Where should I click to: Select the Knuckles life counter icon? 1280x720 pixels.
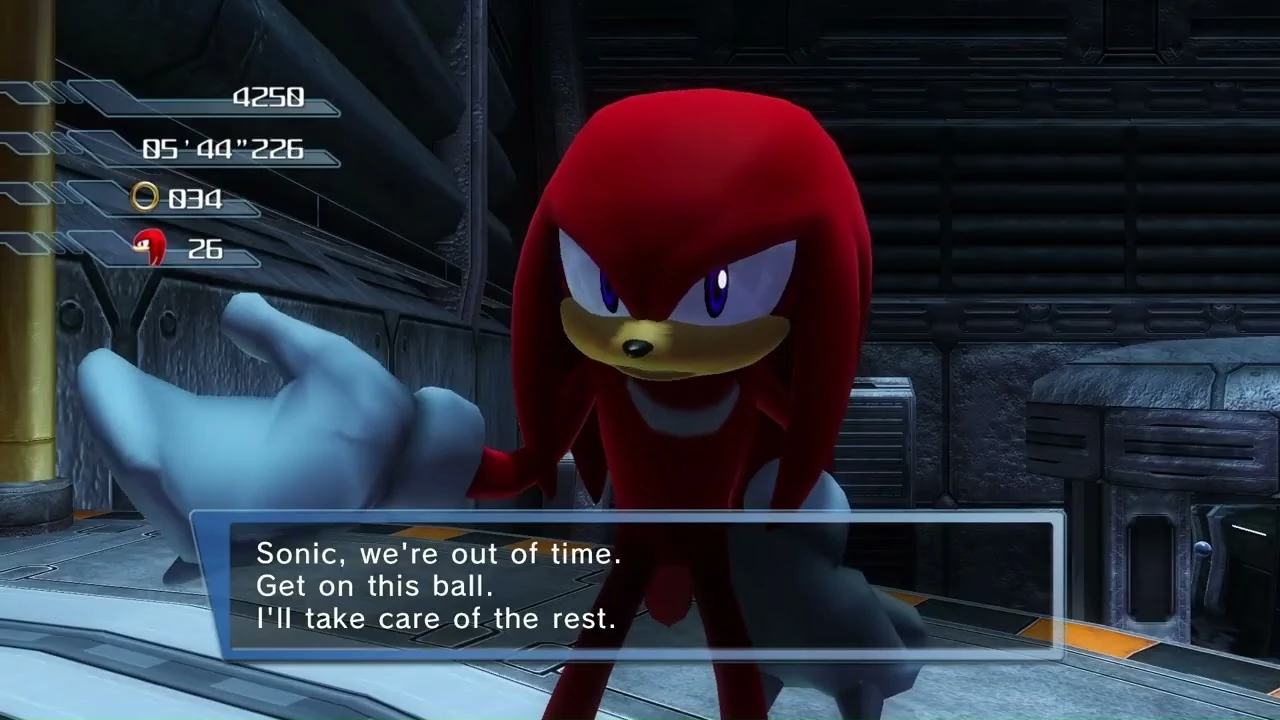tap(150, 248)
